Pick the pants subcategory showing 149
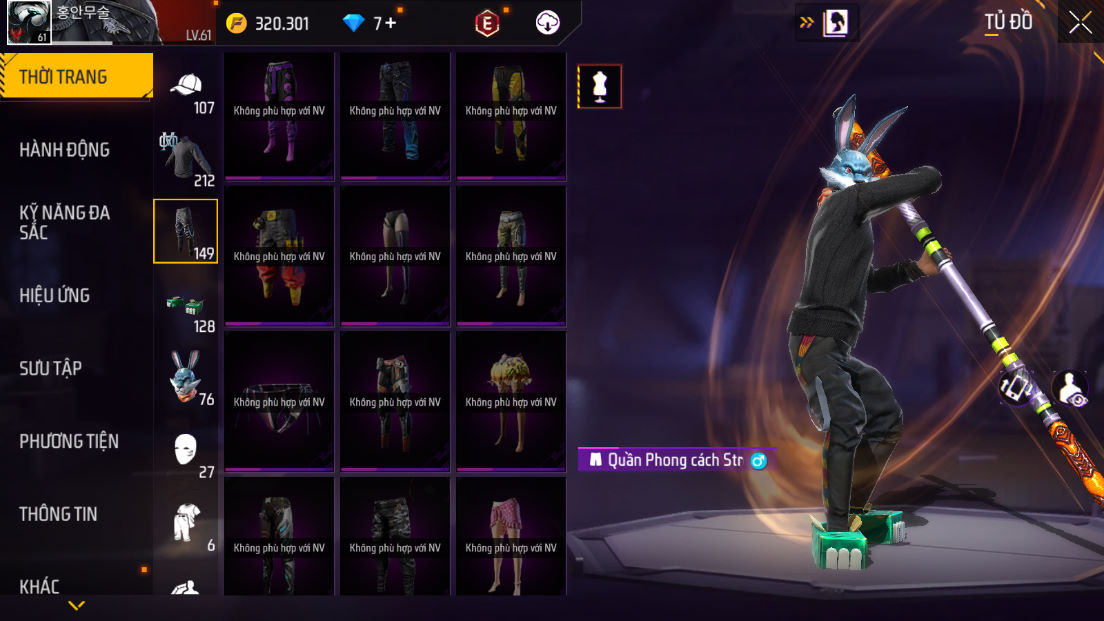Screen dimensions: 1104x621 tap(186, 231)
